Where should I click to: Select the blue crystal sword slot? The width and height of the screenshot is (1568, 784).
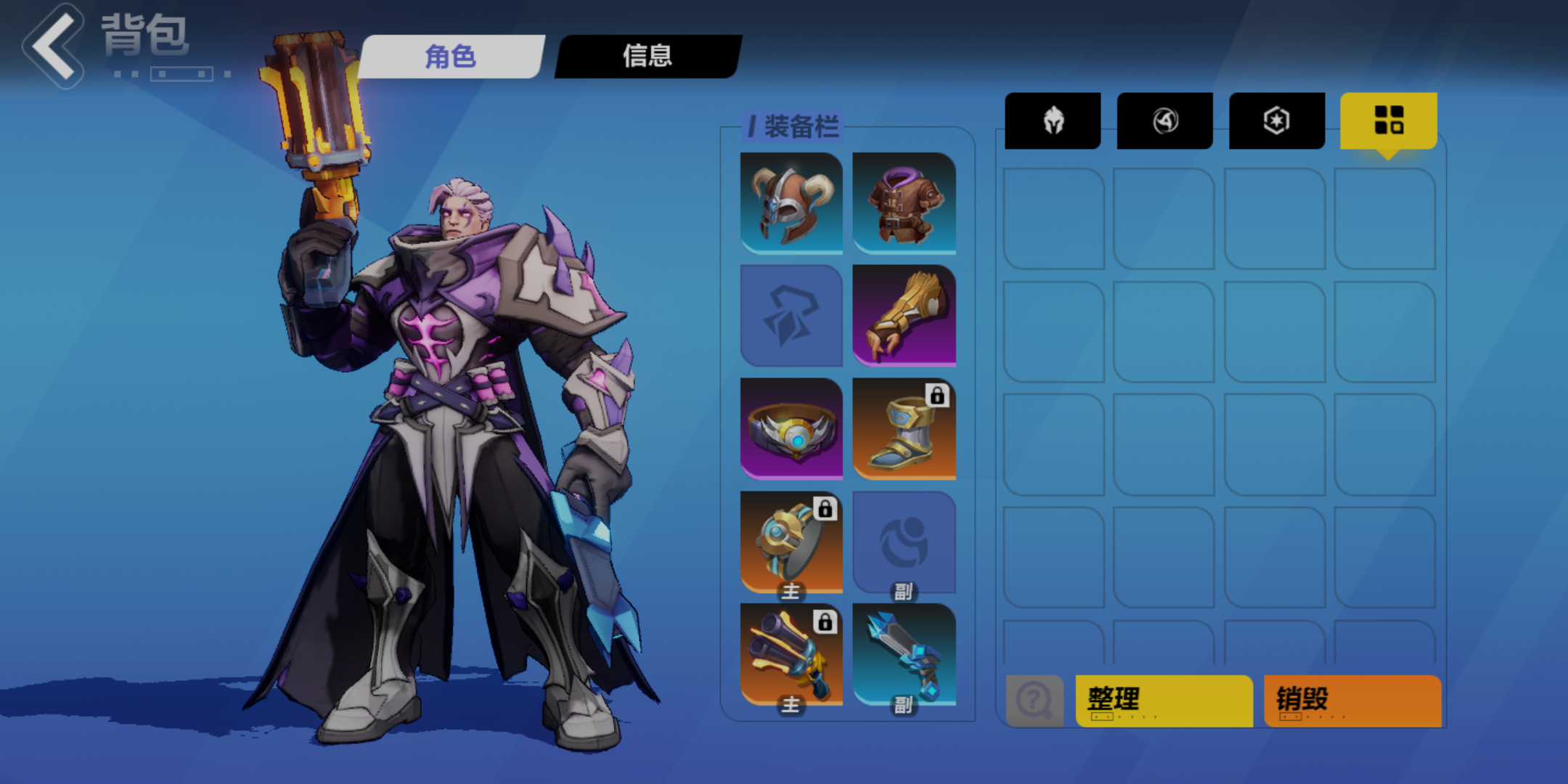(x=904, y=654)
